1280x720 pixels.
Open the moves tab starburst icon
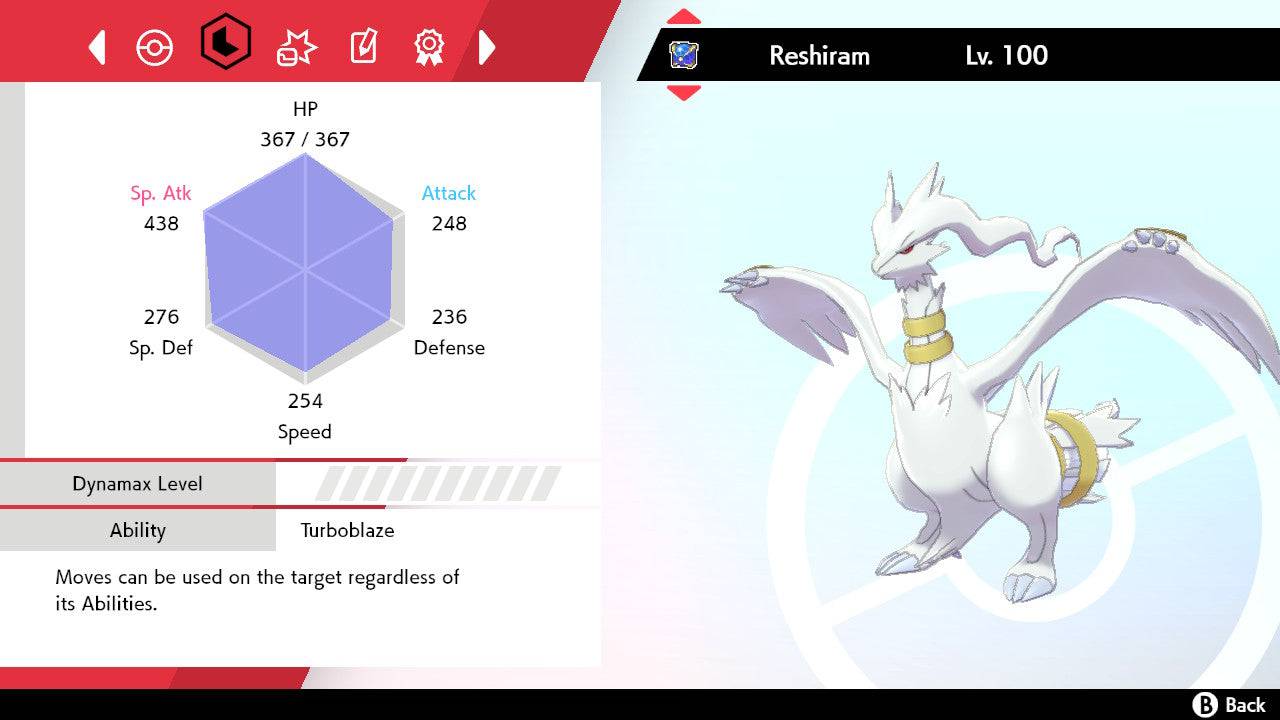(295, 45)
